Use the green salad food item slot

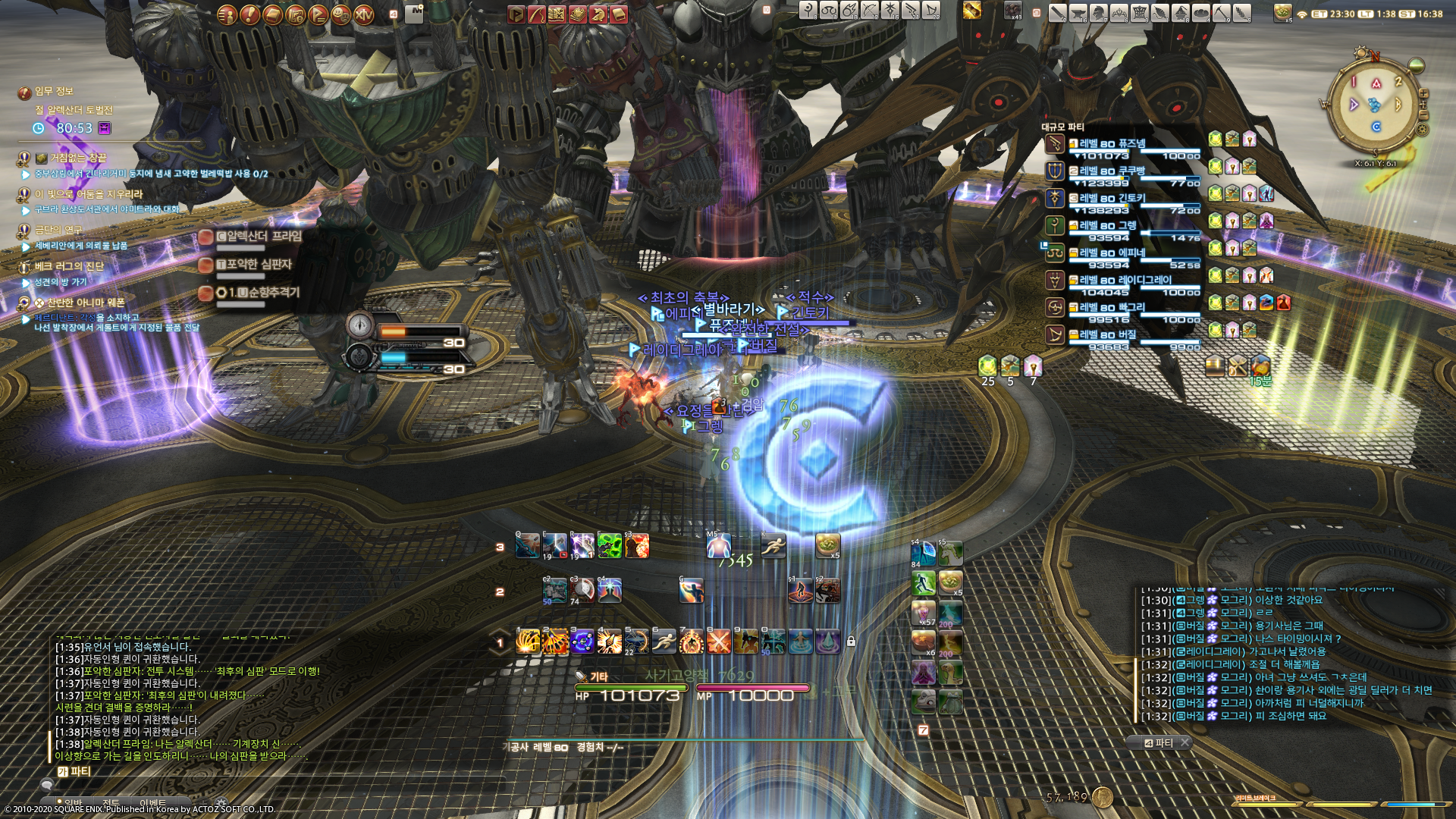tap(827, 545)
